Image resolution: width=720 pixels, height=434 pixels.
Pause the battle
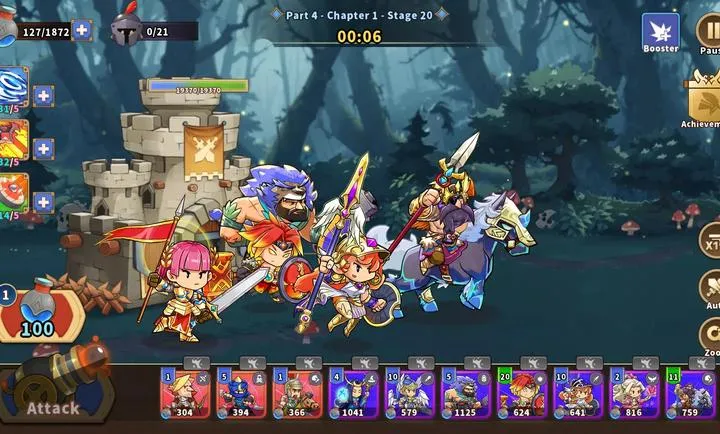coord(708,32)
